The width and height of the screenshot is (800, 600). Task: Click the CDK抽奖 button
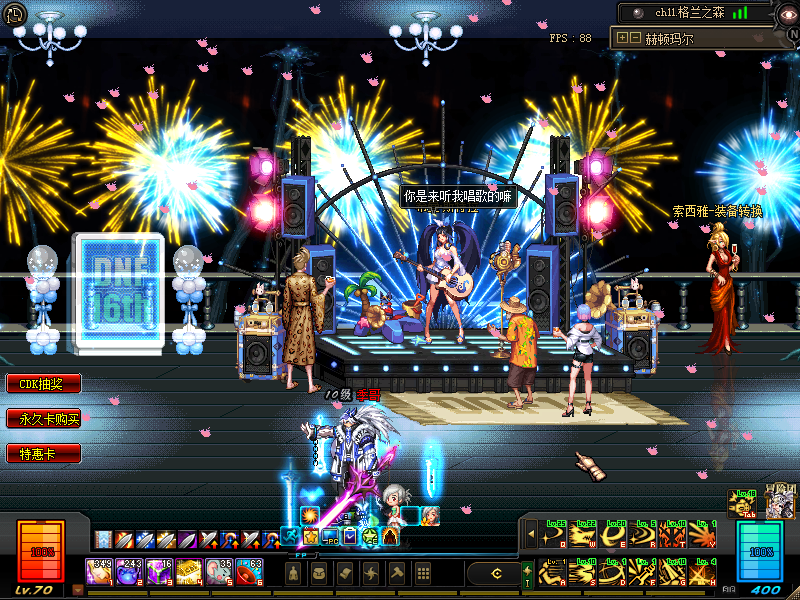pos(43,384)
